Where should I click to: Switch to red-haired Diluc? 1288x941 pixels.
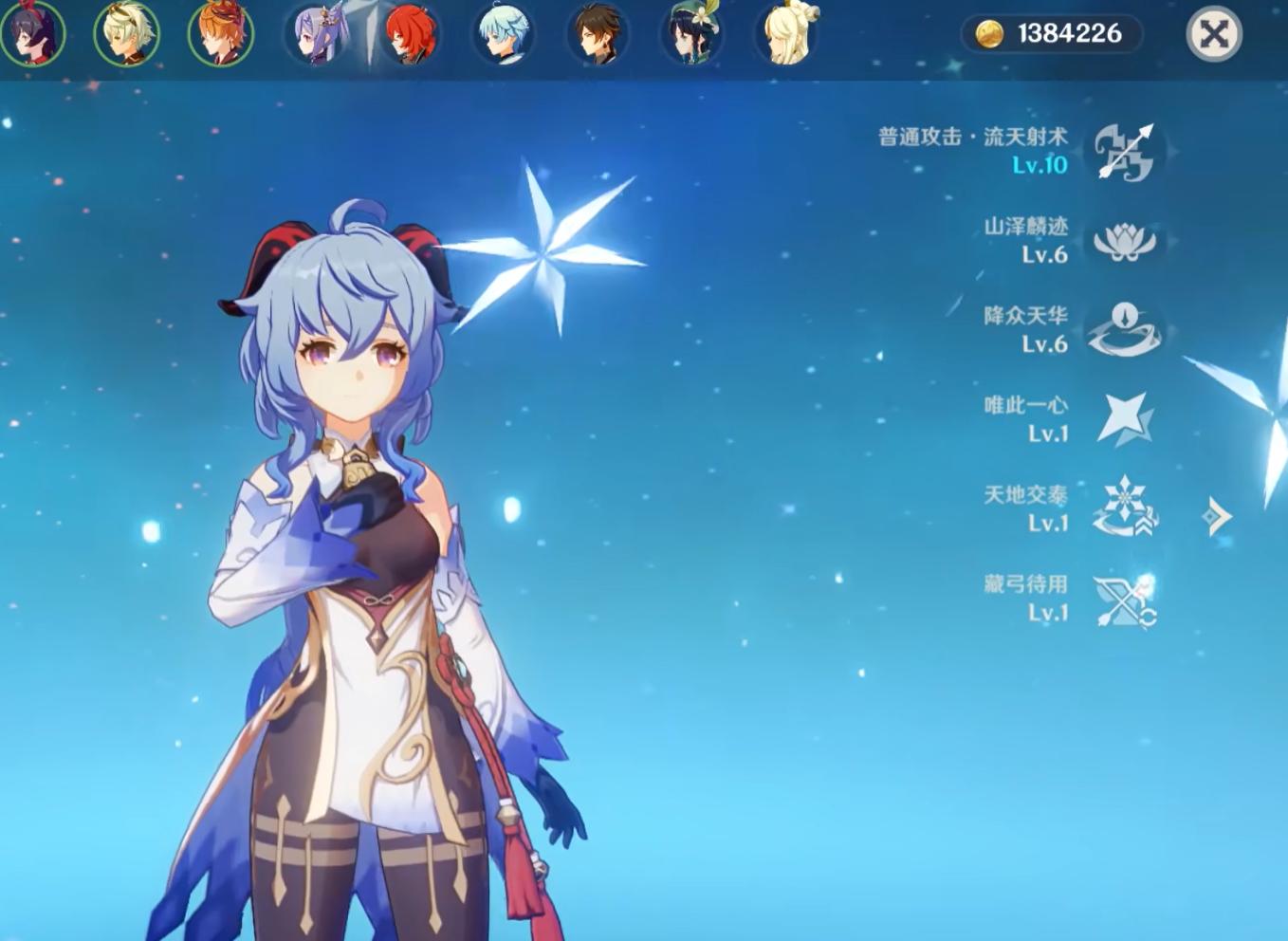[x=412, y=34]
